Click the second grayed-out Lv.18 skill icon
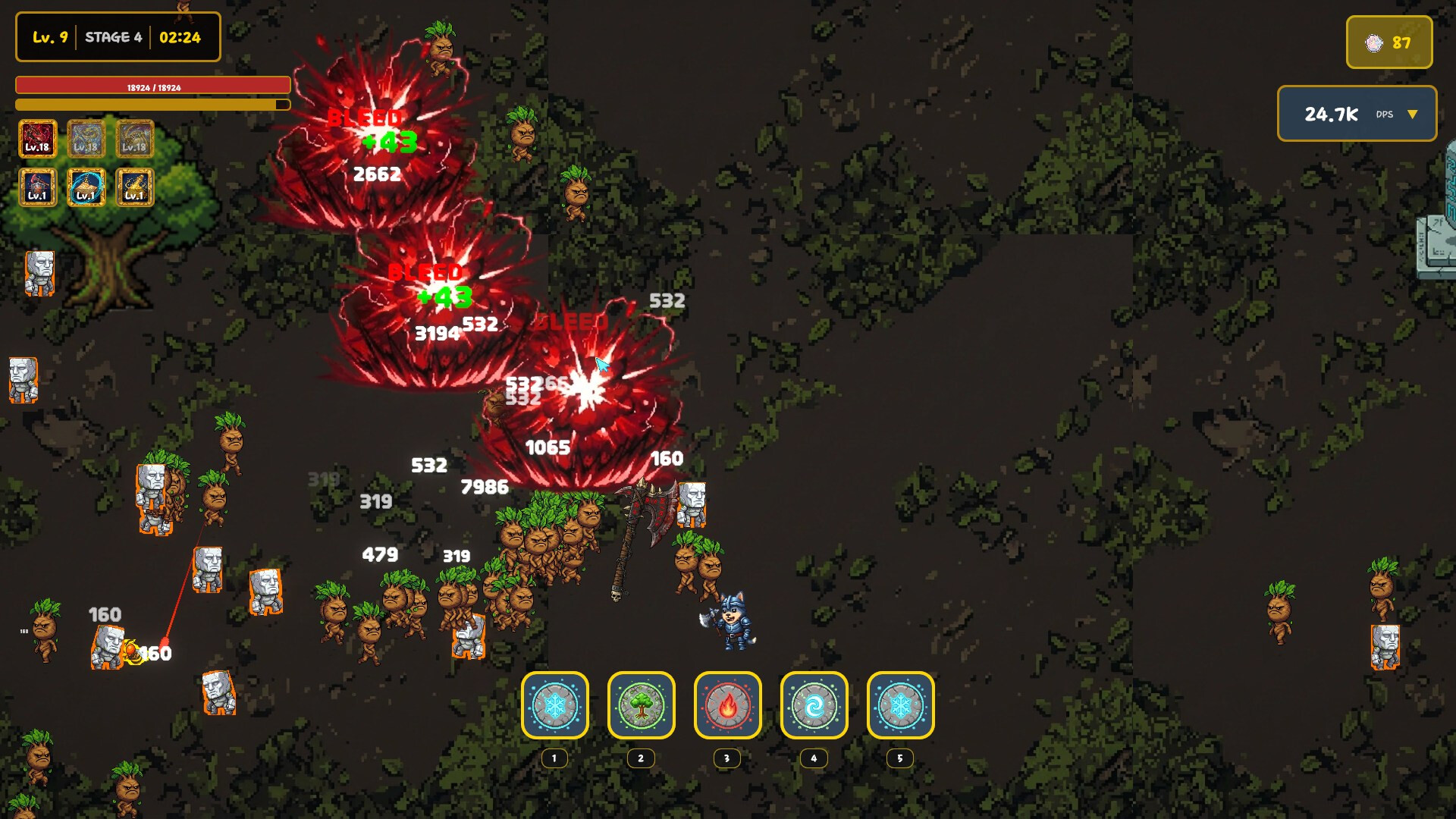The image size is (1456, 819). (85, 138)
